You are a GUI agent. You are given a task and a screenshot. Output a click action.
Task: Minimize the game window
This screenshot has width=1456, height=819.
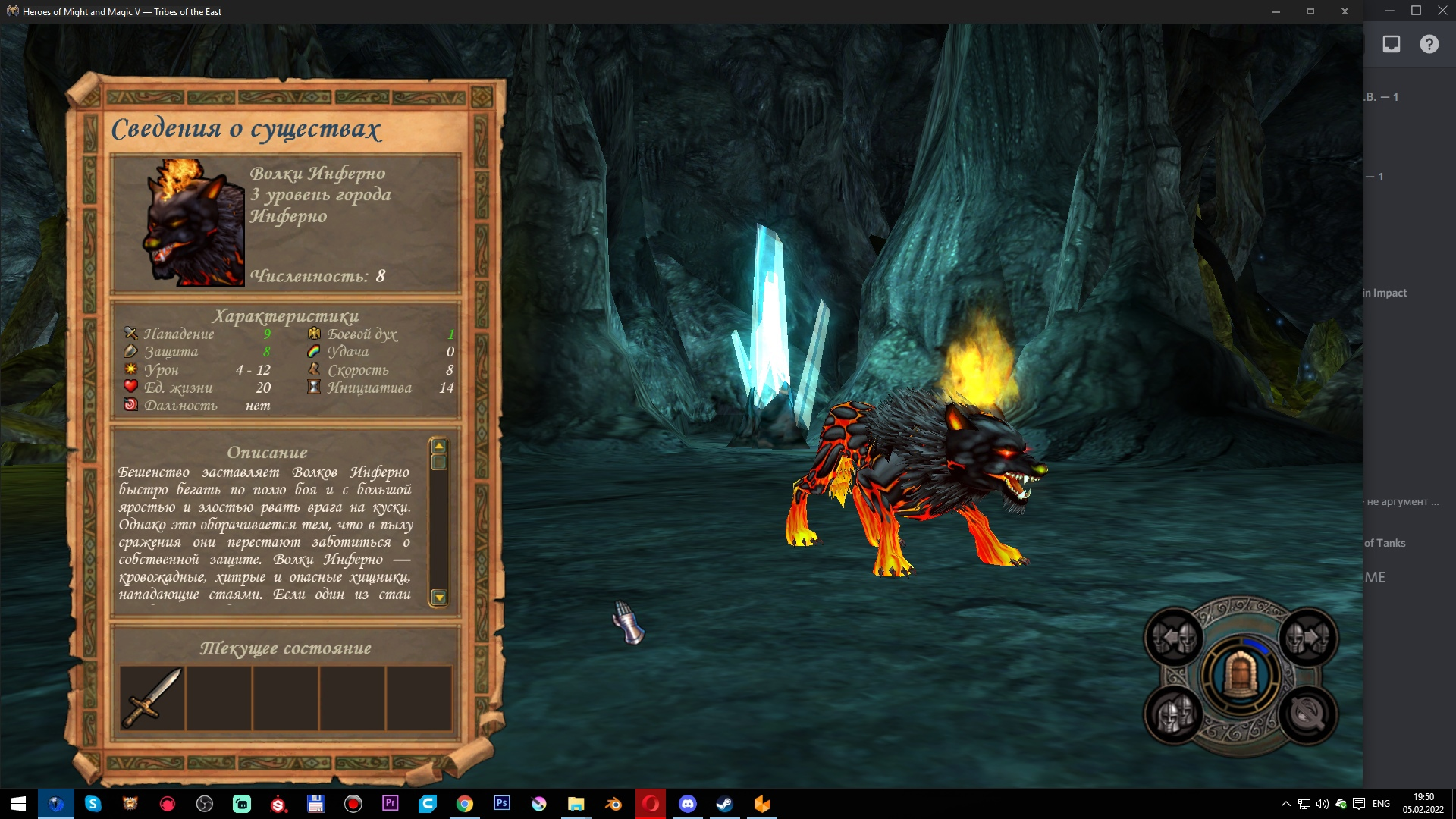click(x=1276, y=11)
